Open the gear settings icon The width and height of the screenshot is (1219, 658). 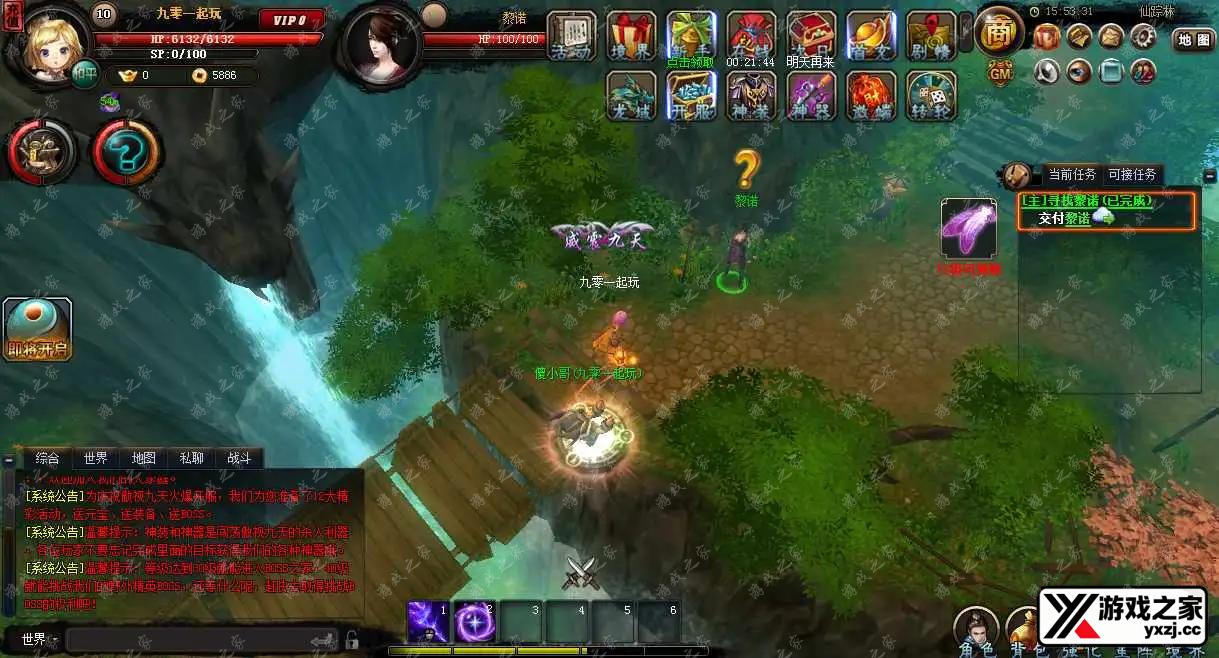point(1143,37)
